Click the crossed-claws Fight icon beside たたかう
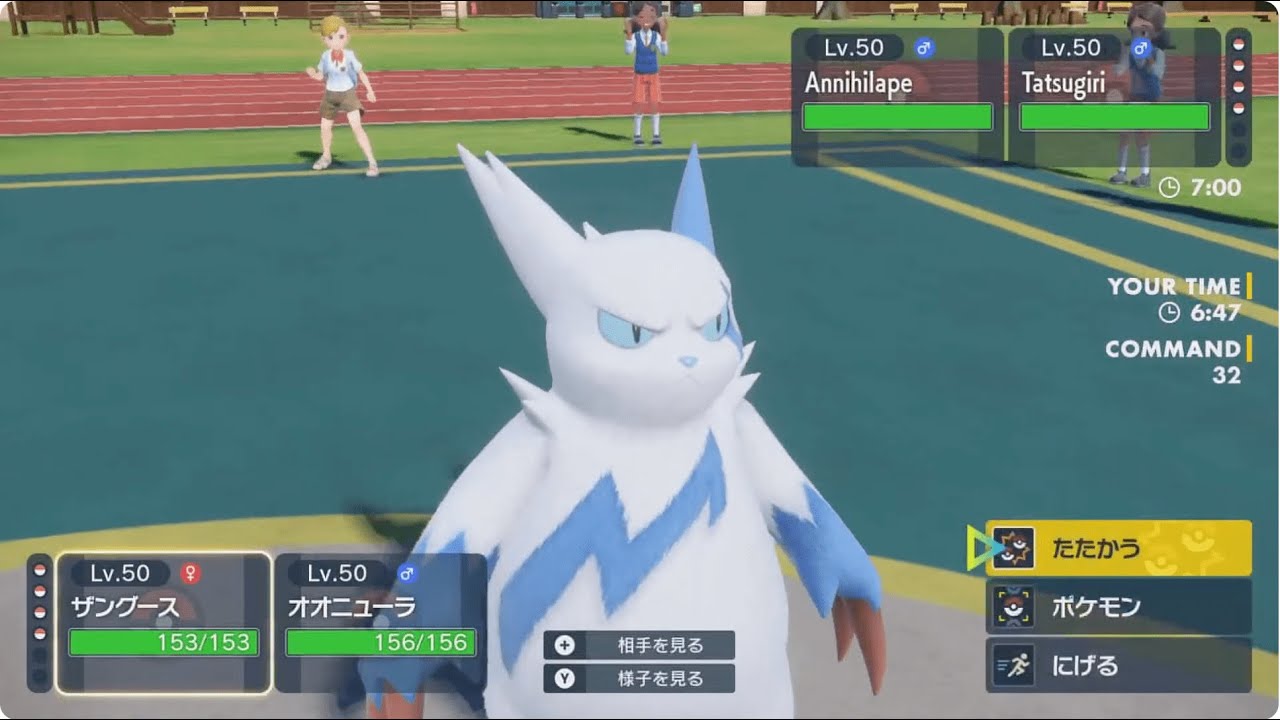 [x=1016, y=546]
